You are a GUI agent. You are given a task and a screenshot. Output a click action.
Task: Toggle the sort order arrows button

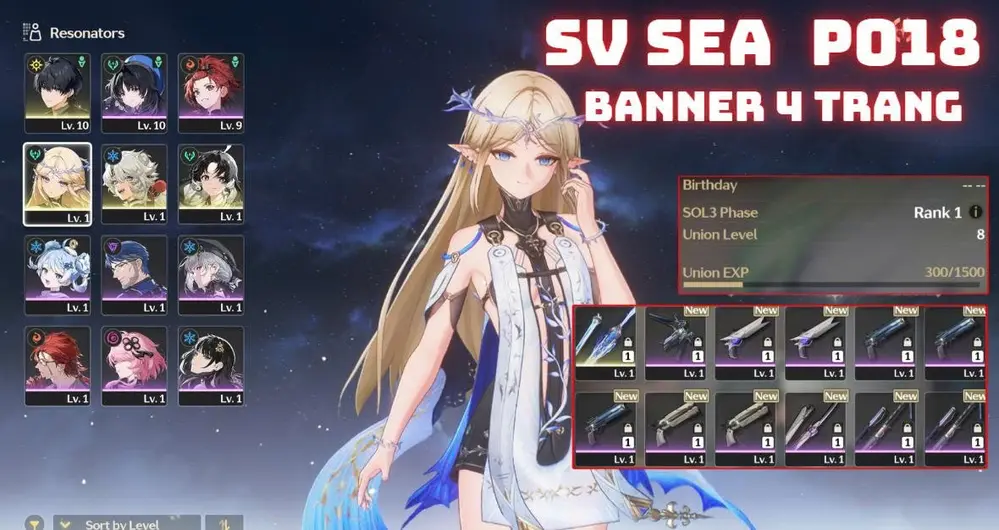[224, 523]
